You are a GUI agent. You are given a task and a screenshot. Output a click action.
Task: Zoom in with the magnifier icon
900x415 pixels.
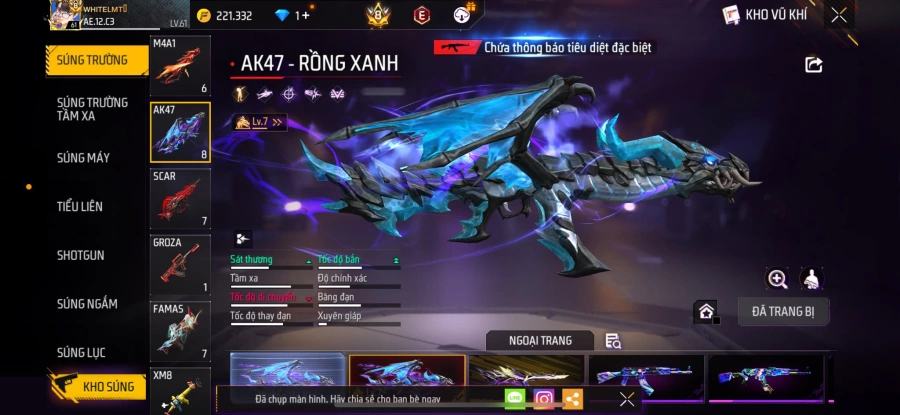(x=777, y=279)
